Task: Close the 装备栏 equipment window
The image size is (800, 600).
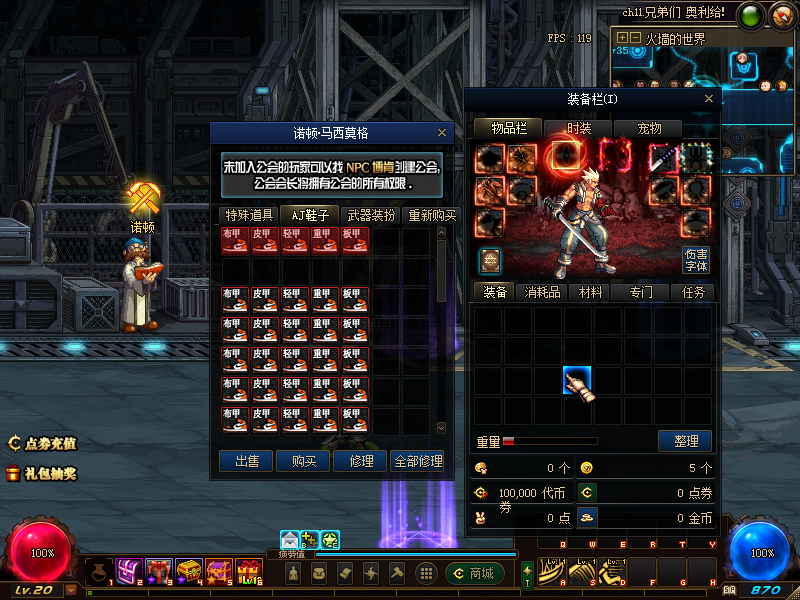Action: point(710,98)
